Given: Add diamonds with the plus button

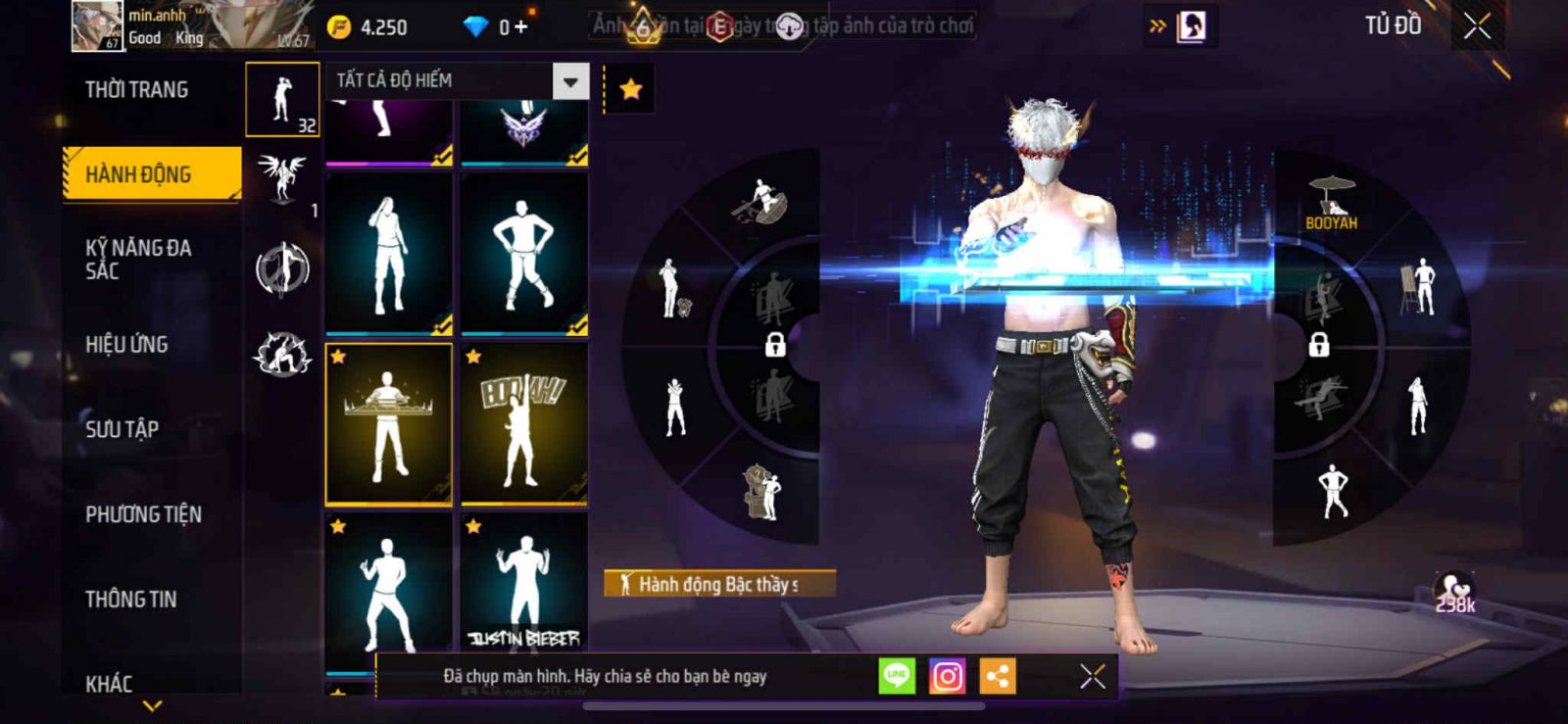Looking at the screenshot, I should (520, 27).
